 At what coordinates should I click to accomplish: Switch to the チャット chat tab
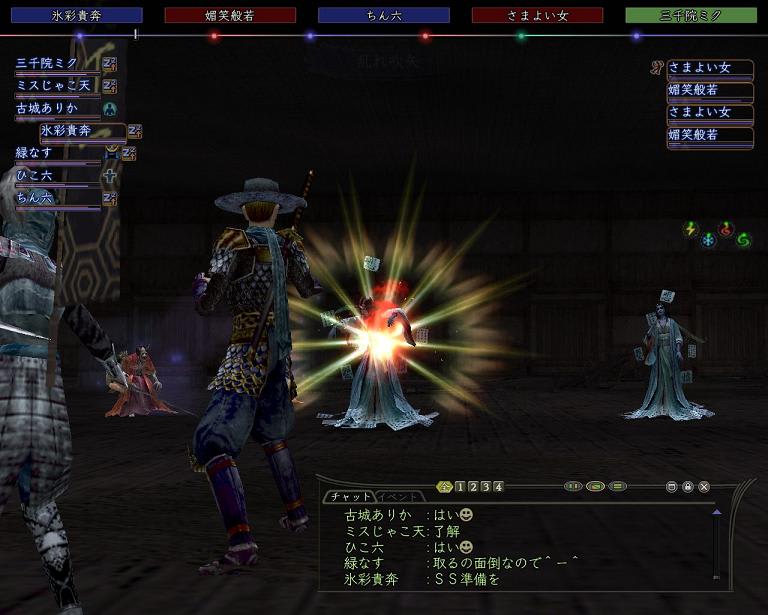[348, 496]
